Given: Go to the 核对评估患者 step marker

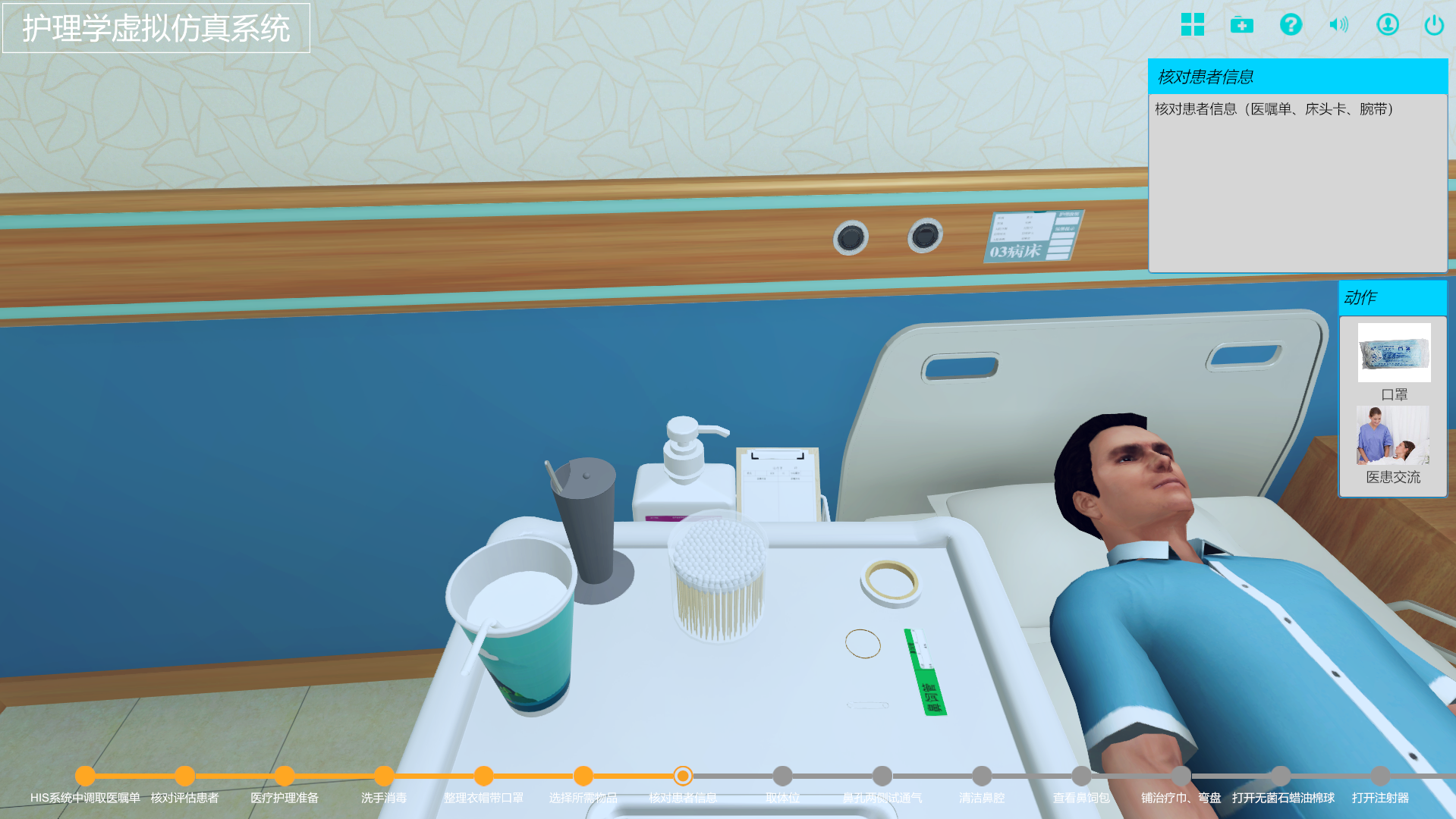Looking at the screenshot, I should tap(184, 776).
